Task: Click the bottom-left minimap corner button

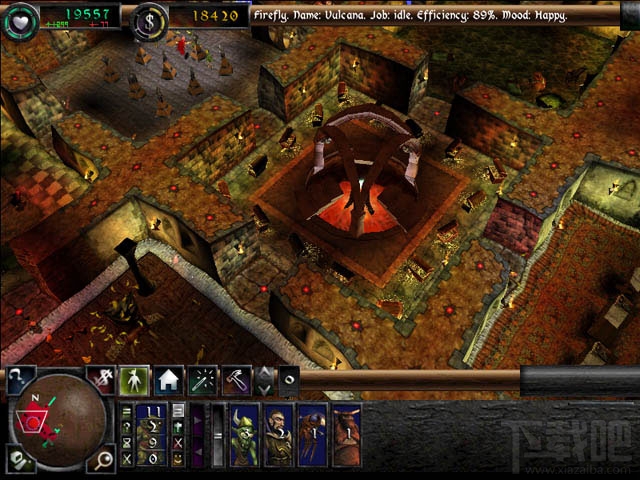Action: click(18, 459)
